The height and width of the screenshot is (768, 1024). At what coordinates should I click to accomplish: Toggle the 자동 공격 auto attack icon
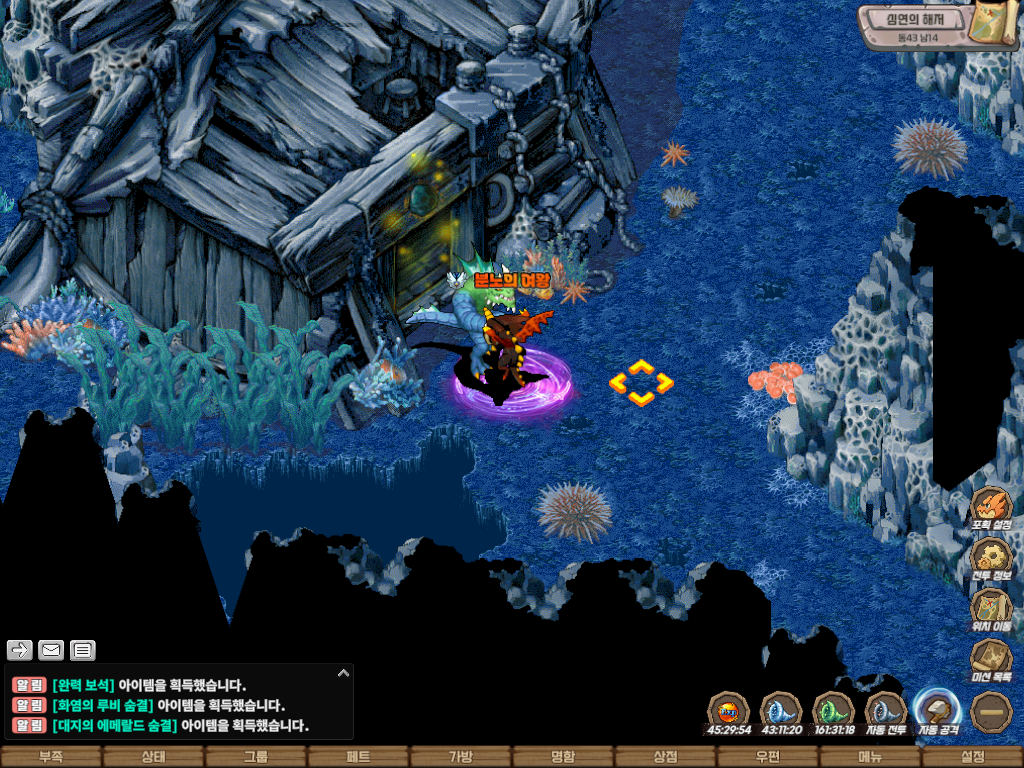[x=937, y=711]
